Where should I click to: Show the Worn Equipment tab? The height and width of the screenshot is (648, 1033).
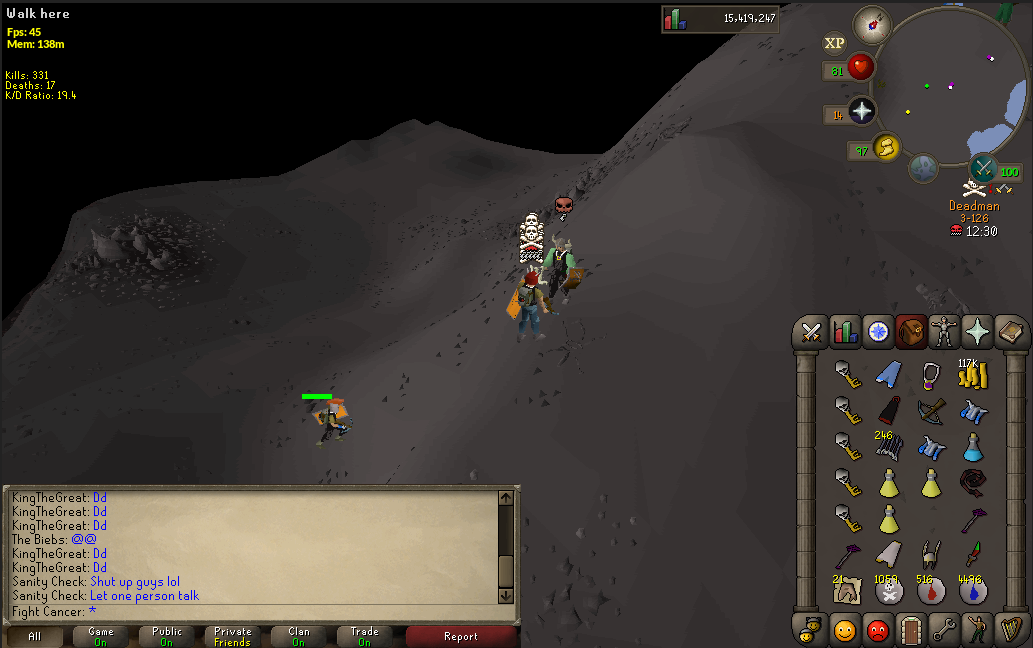pyautogui.click(x=944, y=332)
